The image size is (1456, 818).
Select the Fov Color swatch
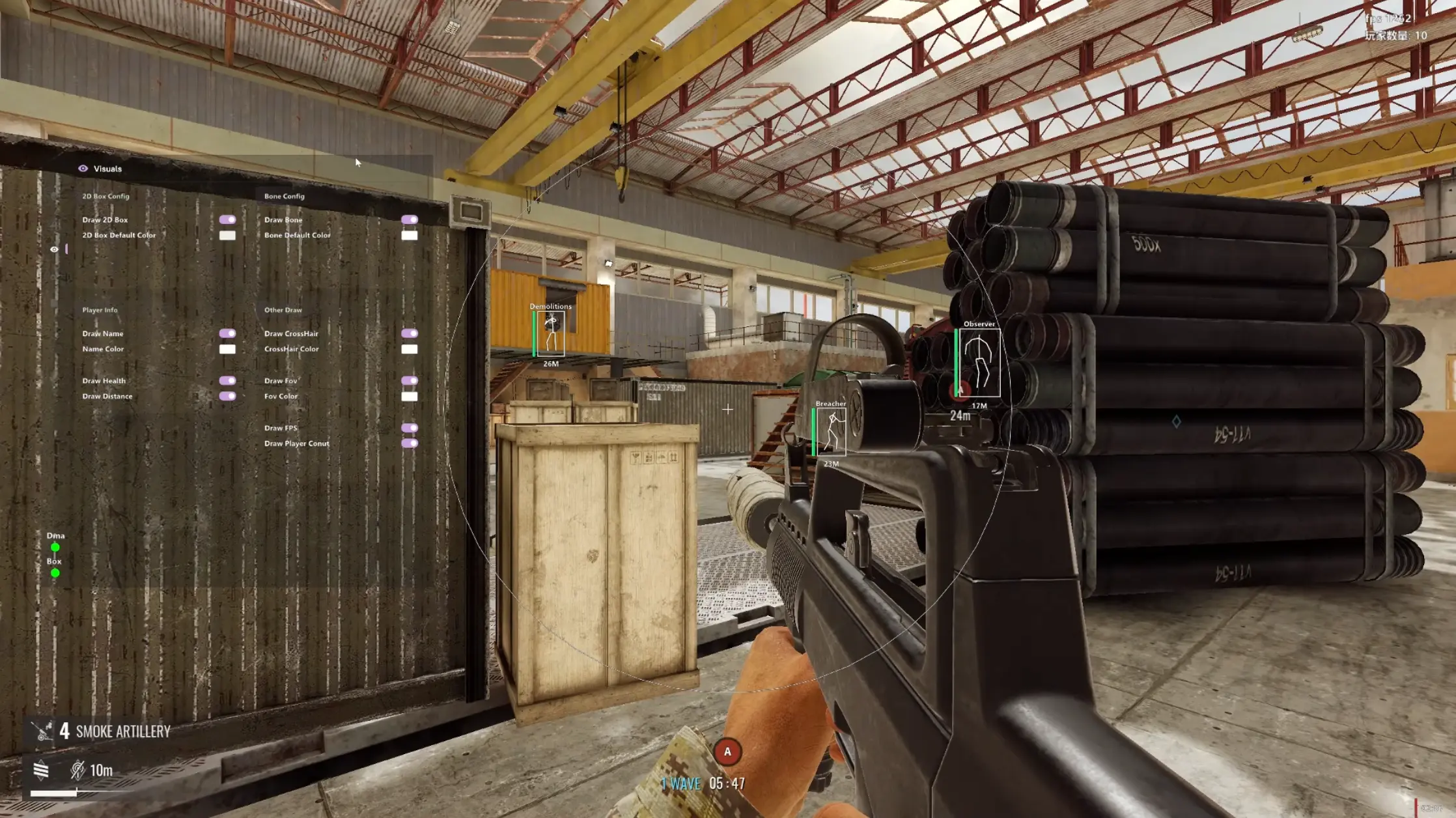(410, 396)
